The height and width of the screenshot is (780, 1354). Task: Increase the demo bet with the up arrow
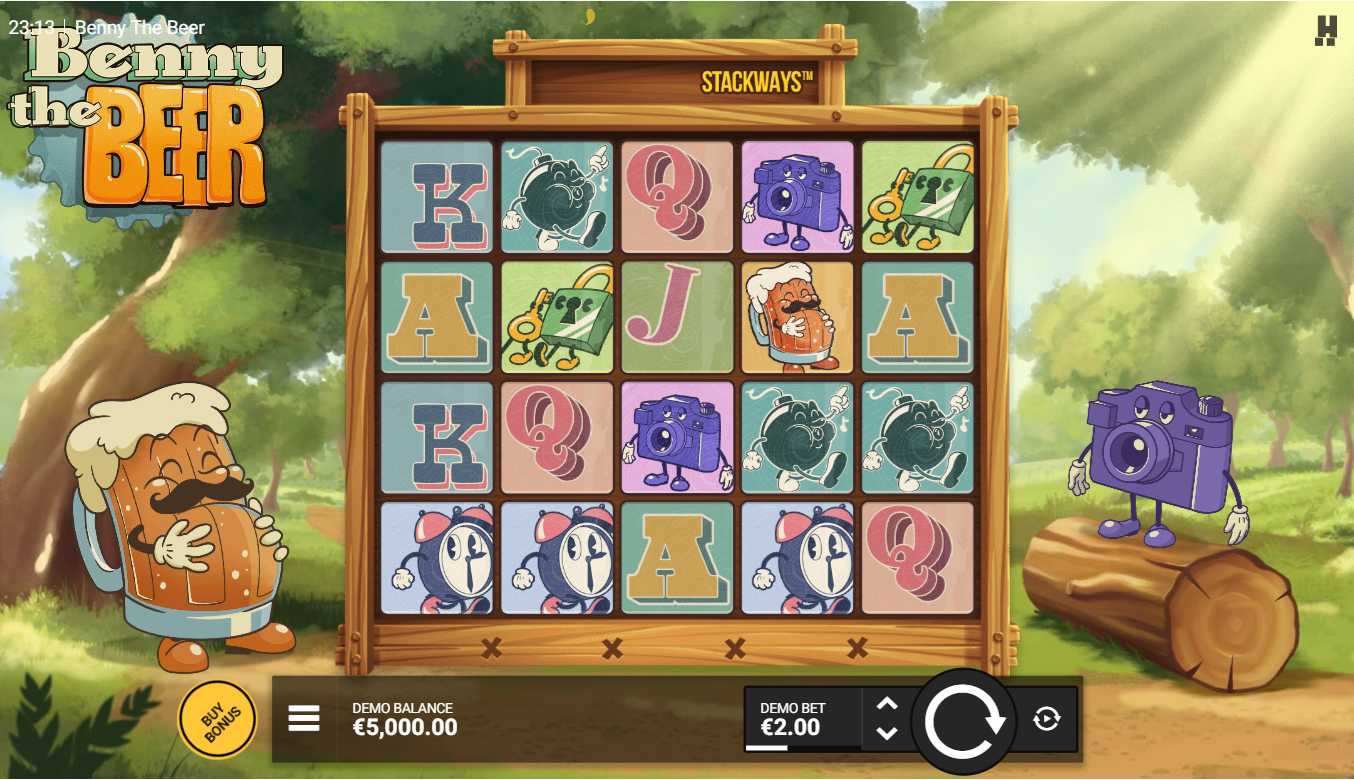pos(887,704)
